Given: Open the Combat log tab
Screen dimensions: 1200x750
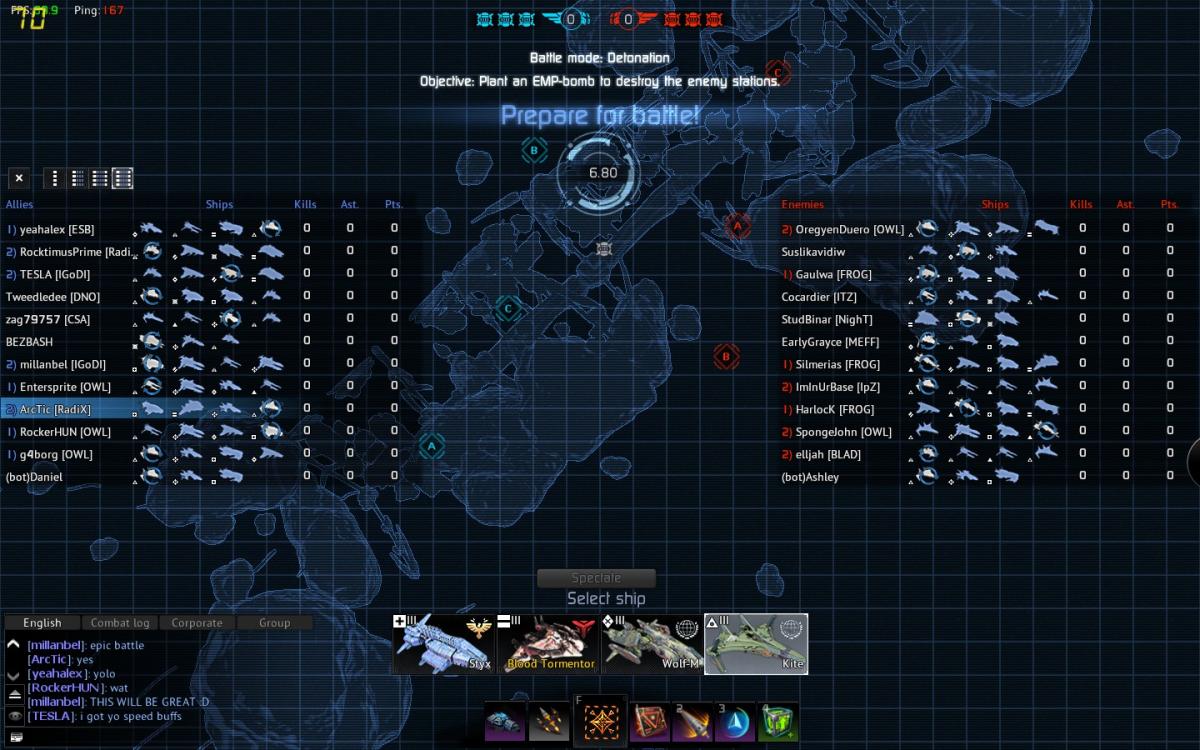Looking at the screenshot, I should 120,623.
